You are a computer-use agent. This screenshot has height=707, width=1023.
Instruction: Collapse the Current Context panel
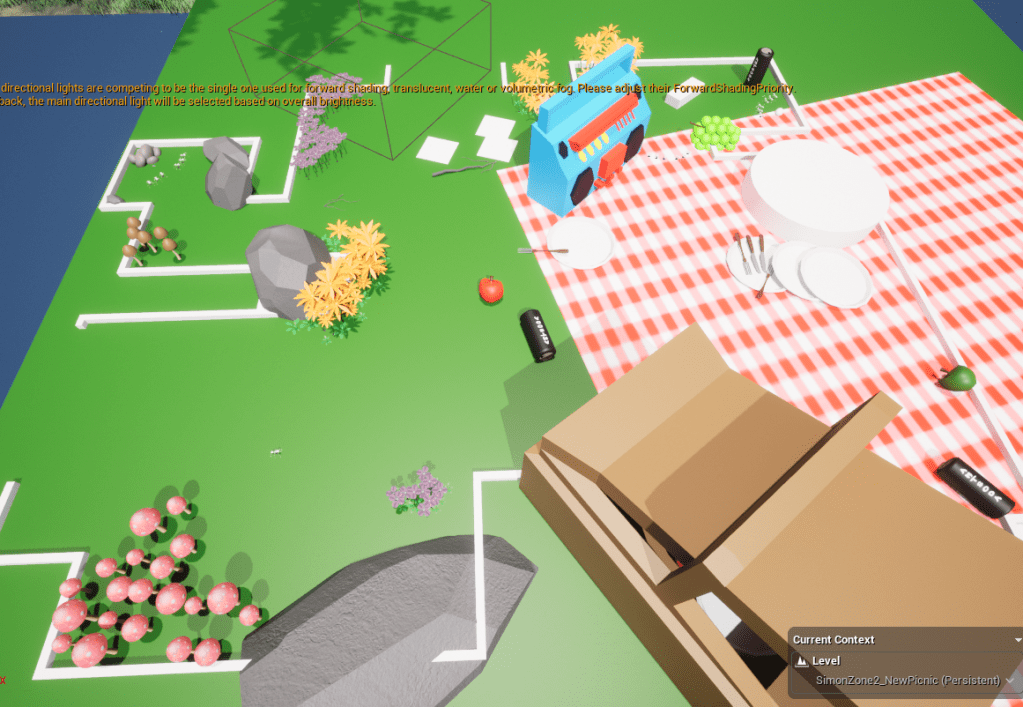coord(1017,640)
